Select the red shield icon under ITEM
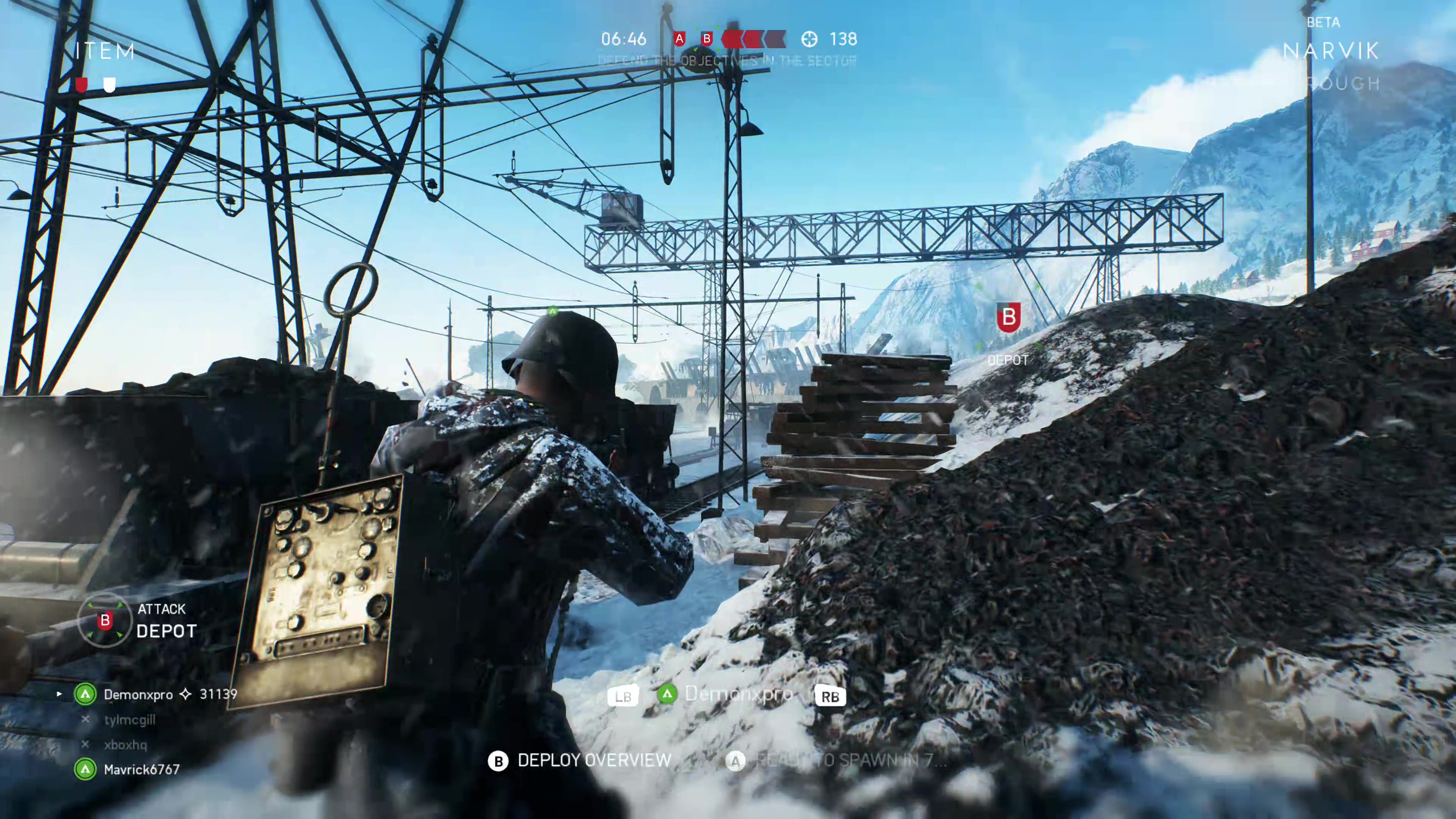Viewport: 1456px width, 819px height. pos(82,85)
